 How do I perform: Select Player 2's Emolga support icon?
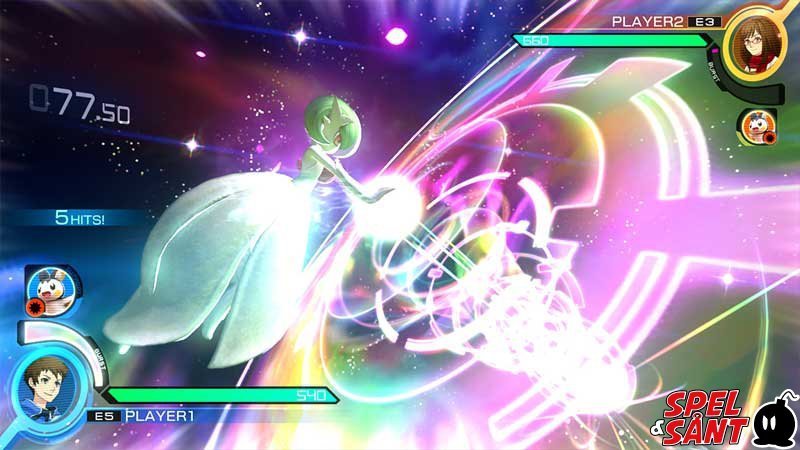[755, 126]
